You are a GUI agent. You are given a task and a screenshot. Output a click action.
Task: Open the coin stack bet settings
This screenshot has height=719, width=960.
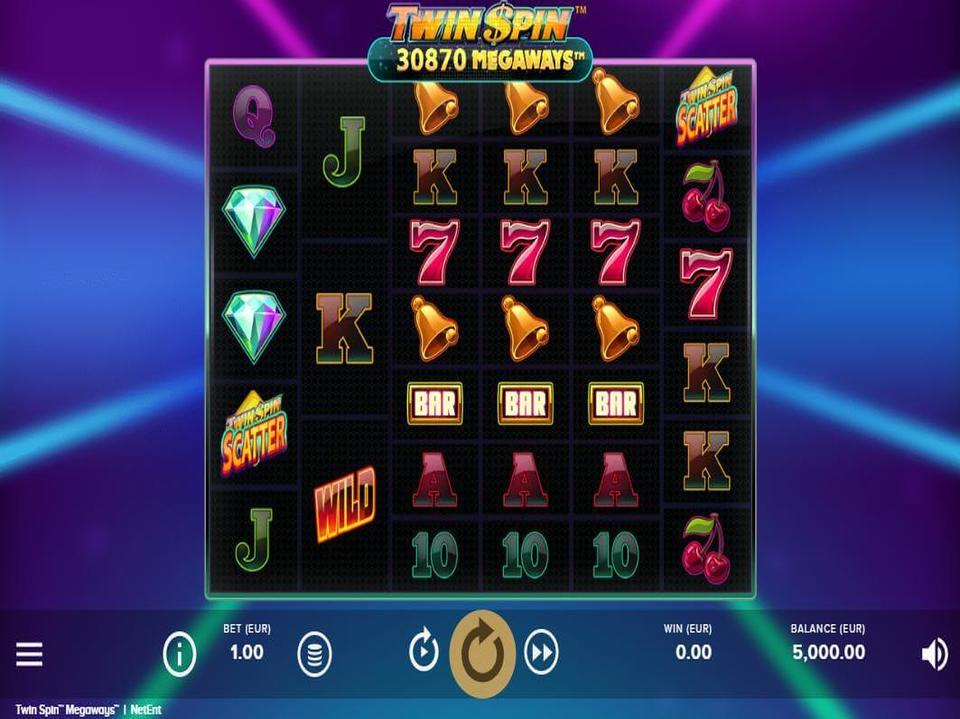[x=314, y=655]
